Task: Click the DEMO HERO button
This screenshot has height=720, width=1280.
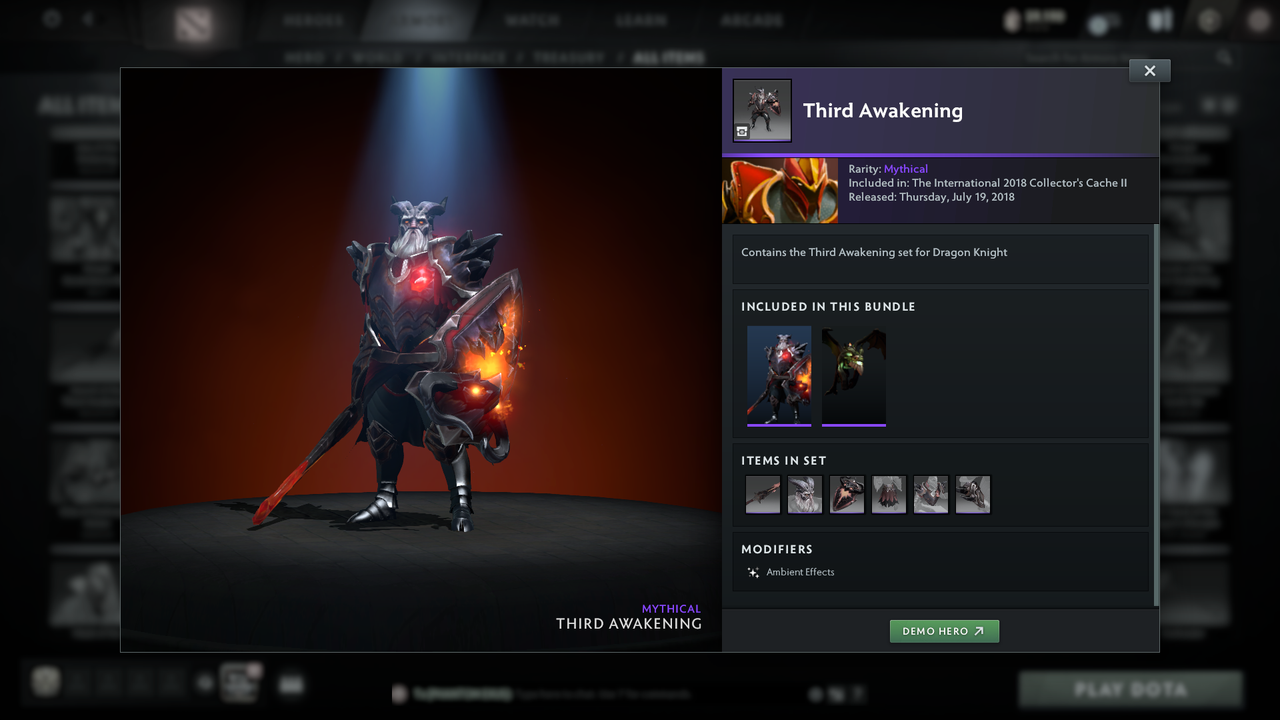Action: pyautogui.click(x=944, y=631)
